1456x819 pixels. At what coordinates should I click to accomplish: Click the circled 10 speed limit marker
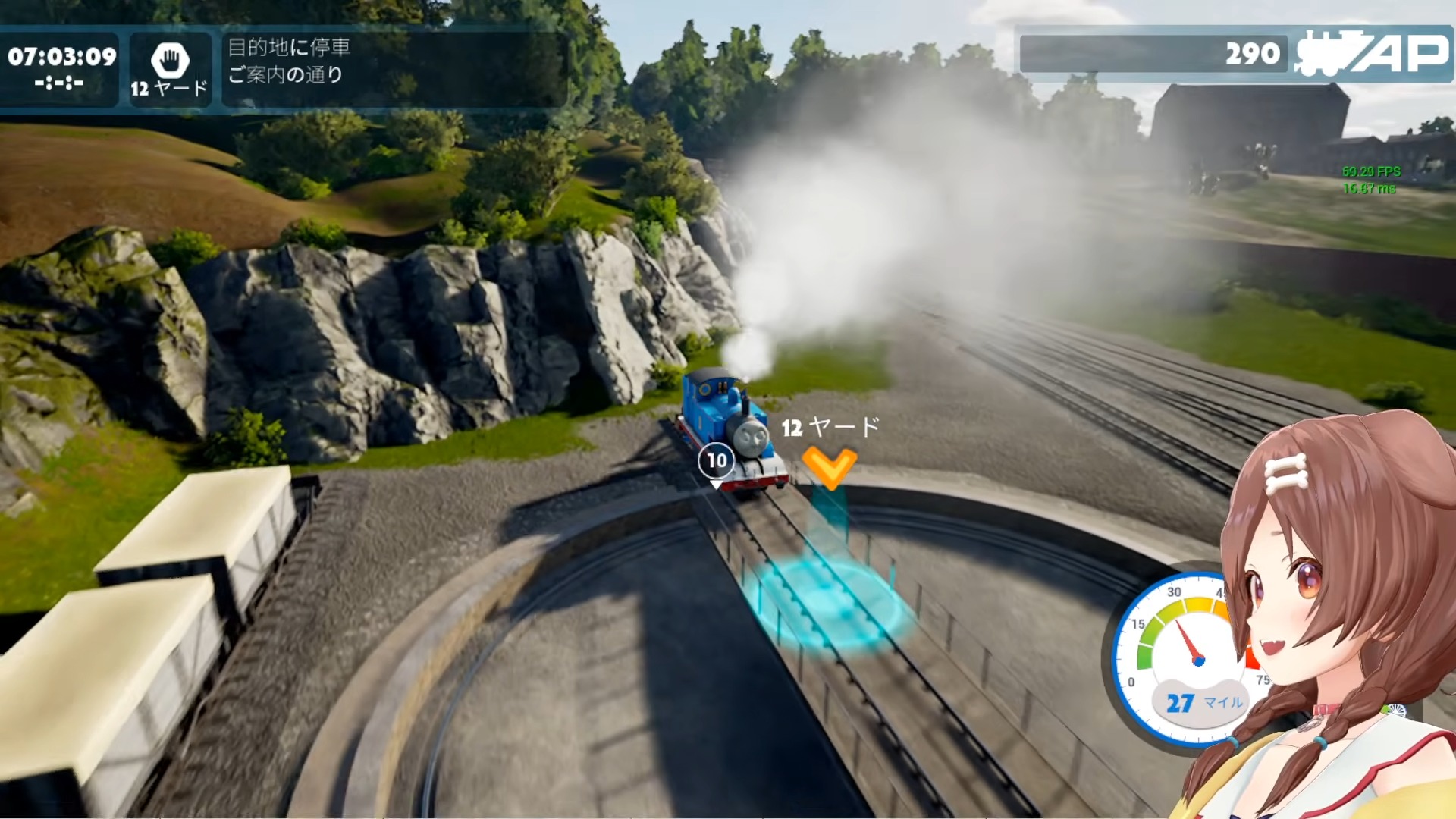[717, 460]
